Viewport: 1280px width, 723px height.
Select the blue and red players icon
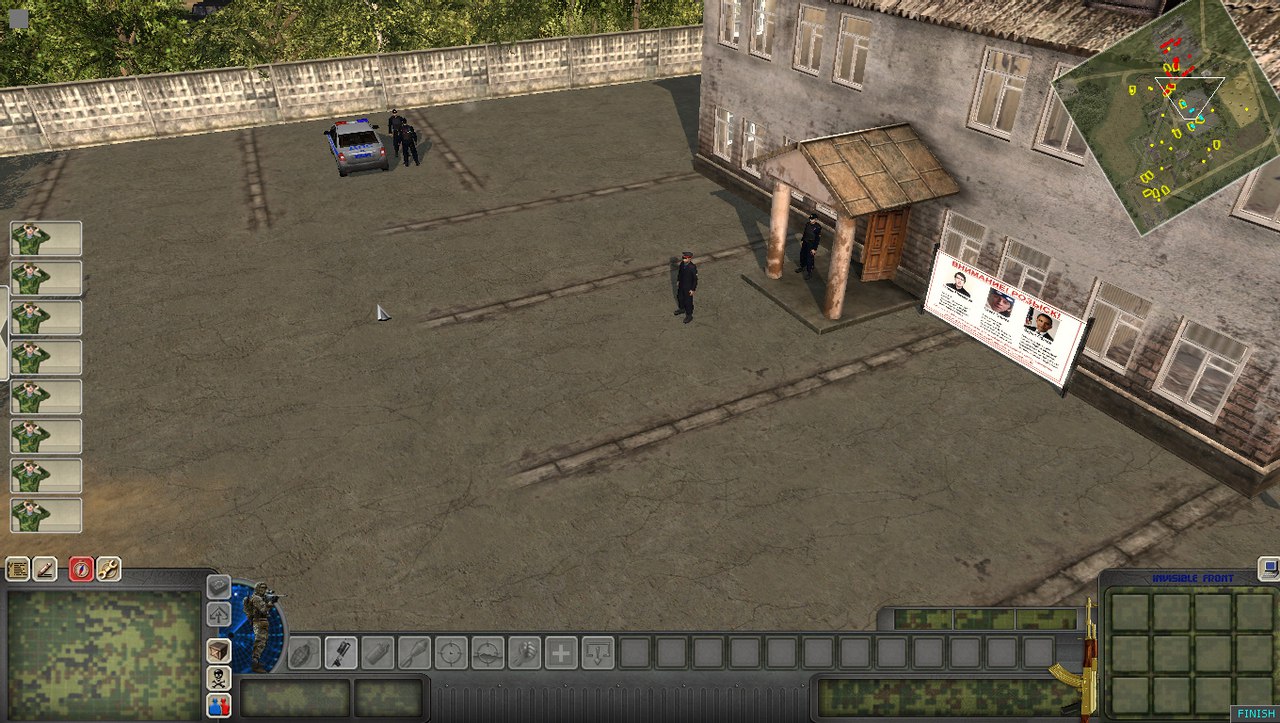[x=218, y=705]
